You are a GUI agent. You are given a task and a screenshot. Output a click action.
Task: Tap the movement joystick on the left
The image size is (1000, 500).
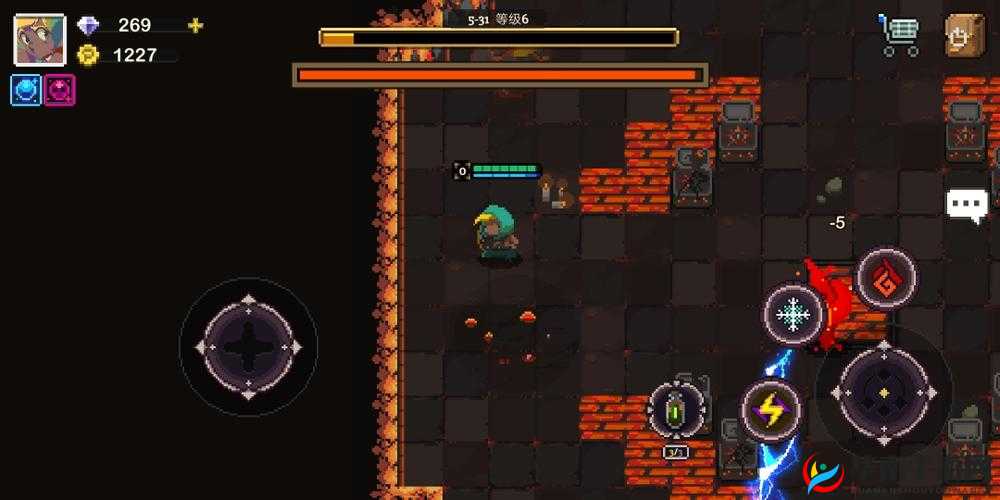(248, 346)
